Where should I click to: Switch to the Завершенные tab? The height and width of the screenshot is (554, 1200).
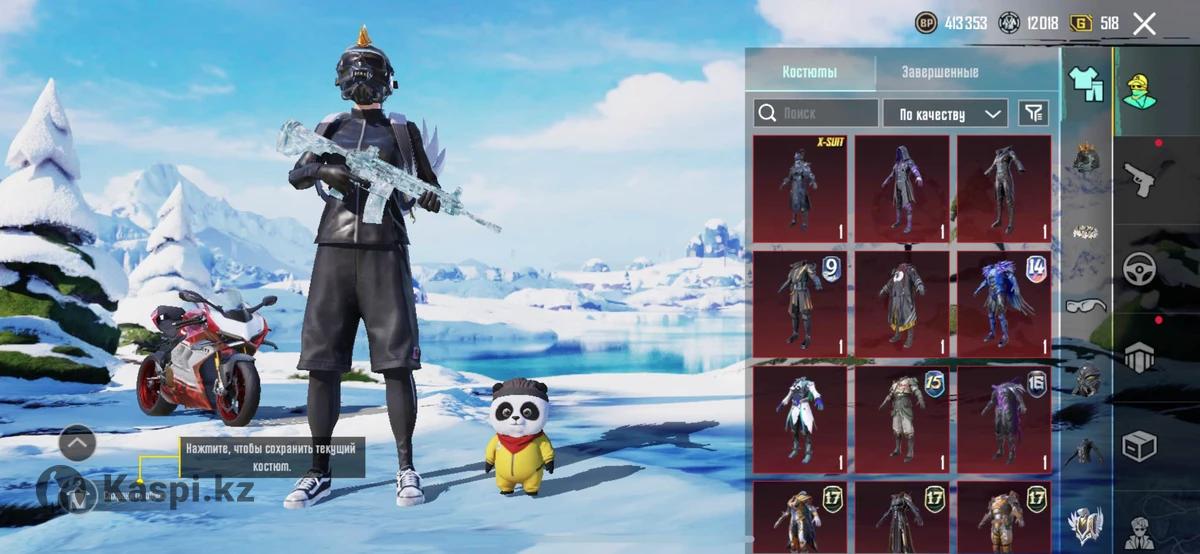click(x=939, y=72)
